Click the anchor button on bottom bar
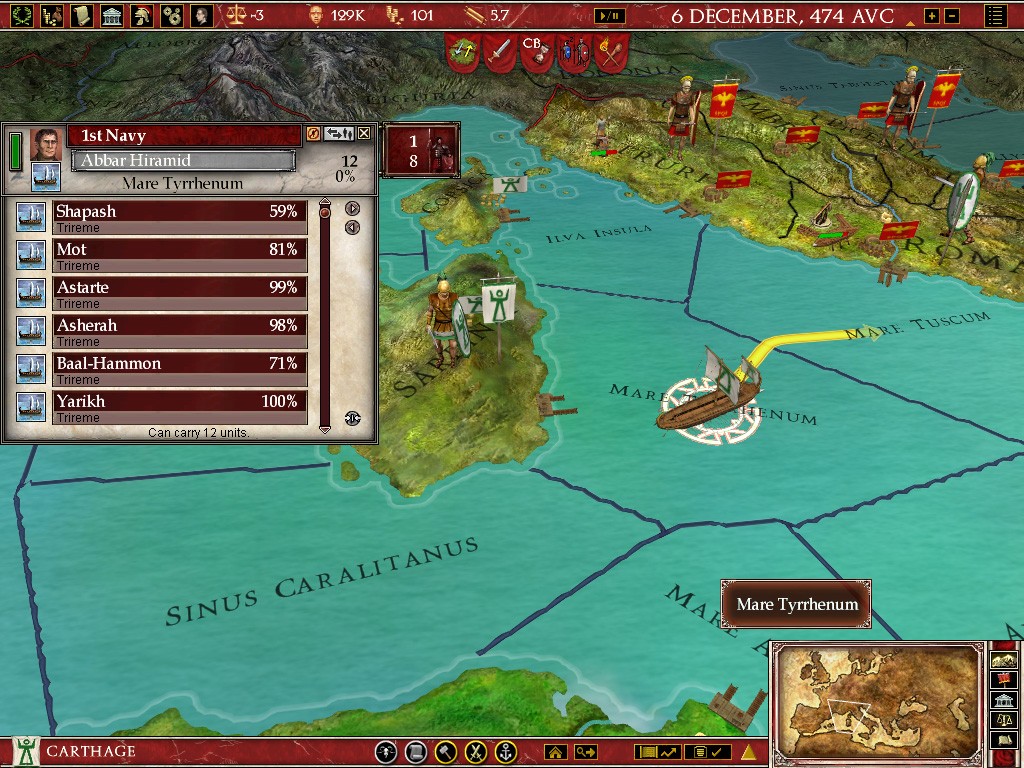This screenshot has height=768, width=1024. pos(507,752)
